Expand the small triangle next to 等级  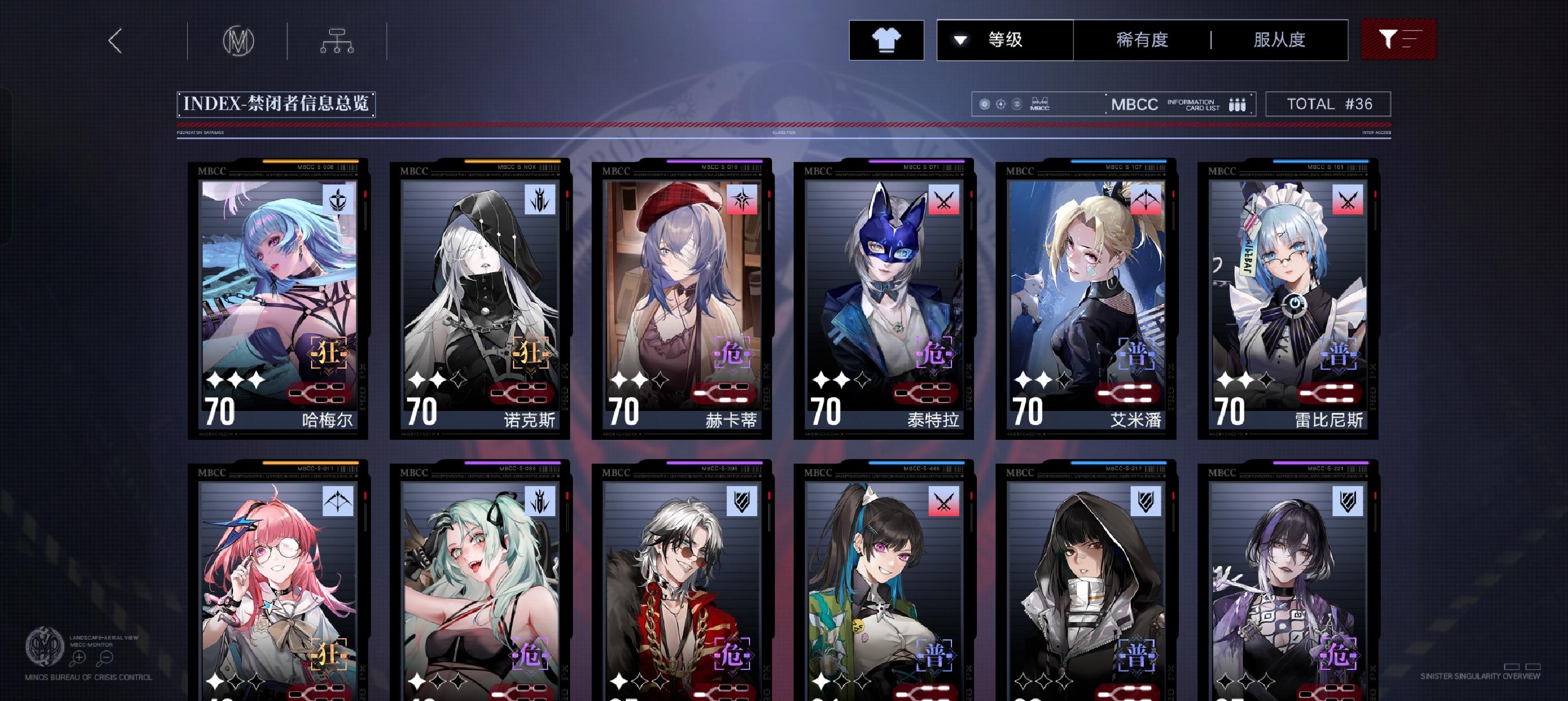(x=960, y=40)
